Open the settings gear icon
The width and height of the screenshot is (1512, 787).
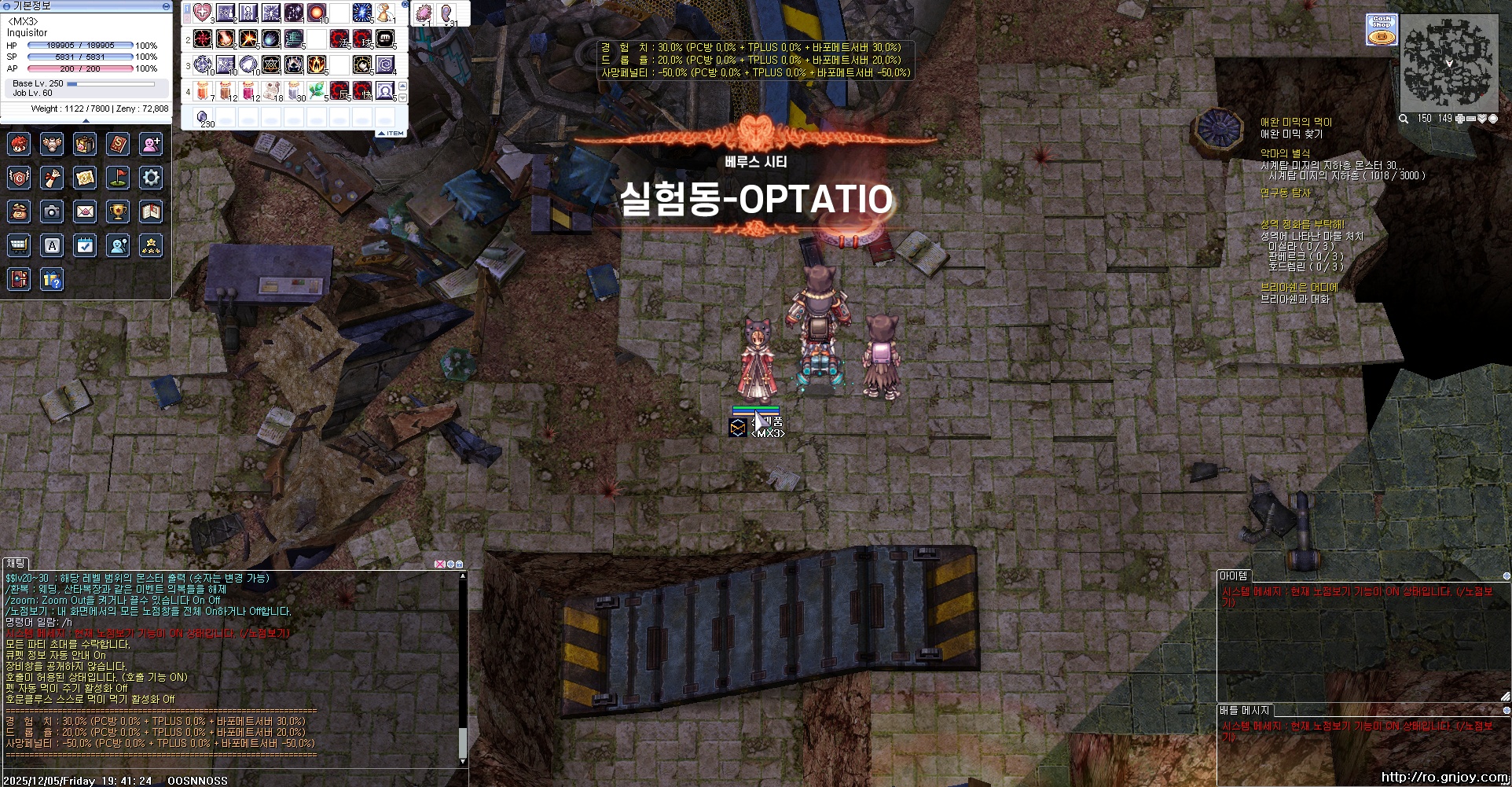(x=151, y=178)
